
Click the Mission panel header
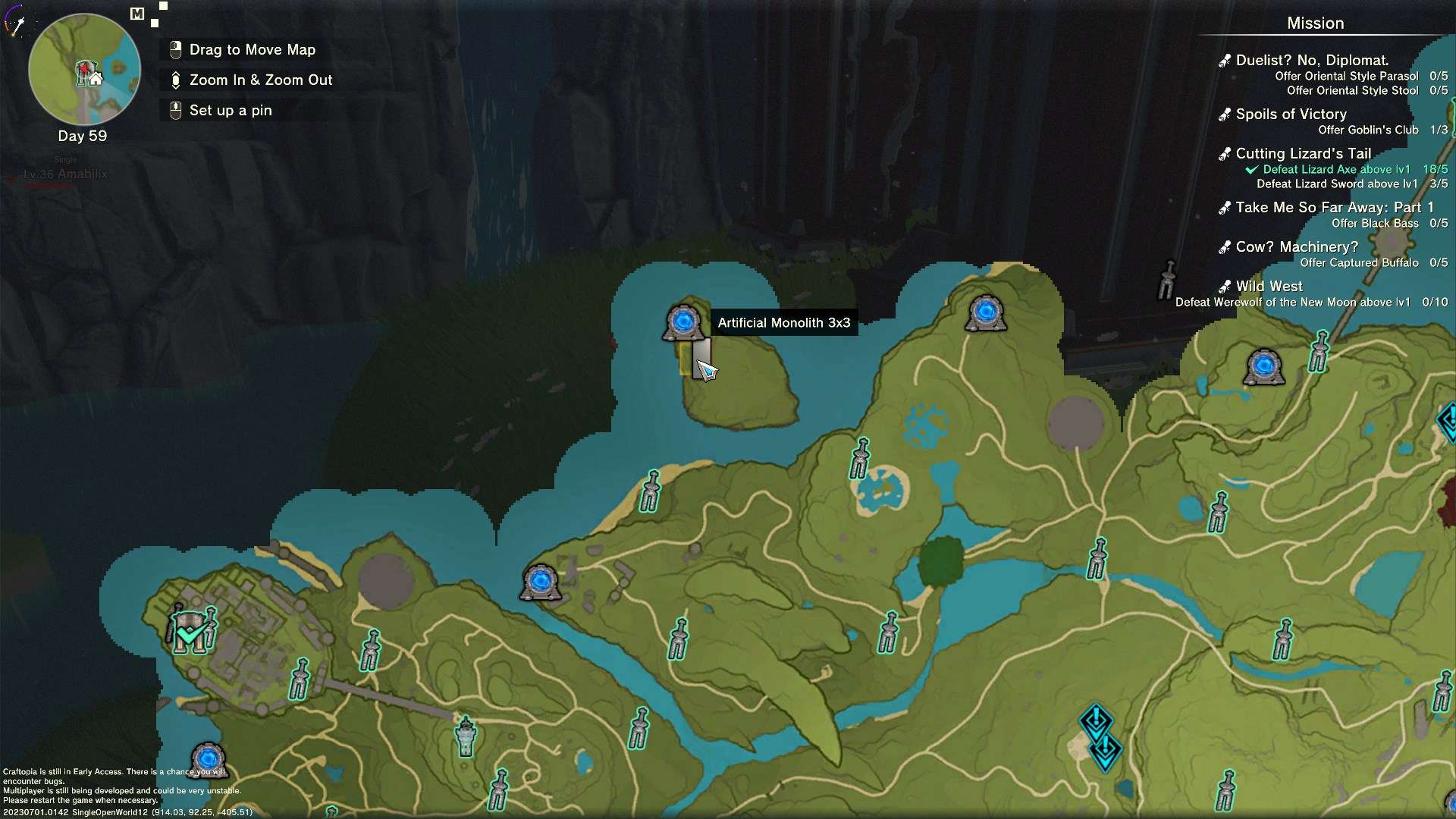pos(1314,24)
